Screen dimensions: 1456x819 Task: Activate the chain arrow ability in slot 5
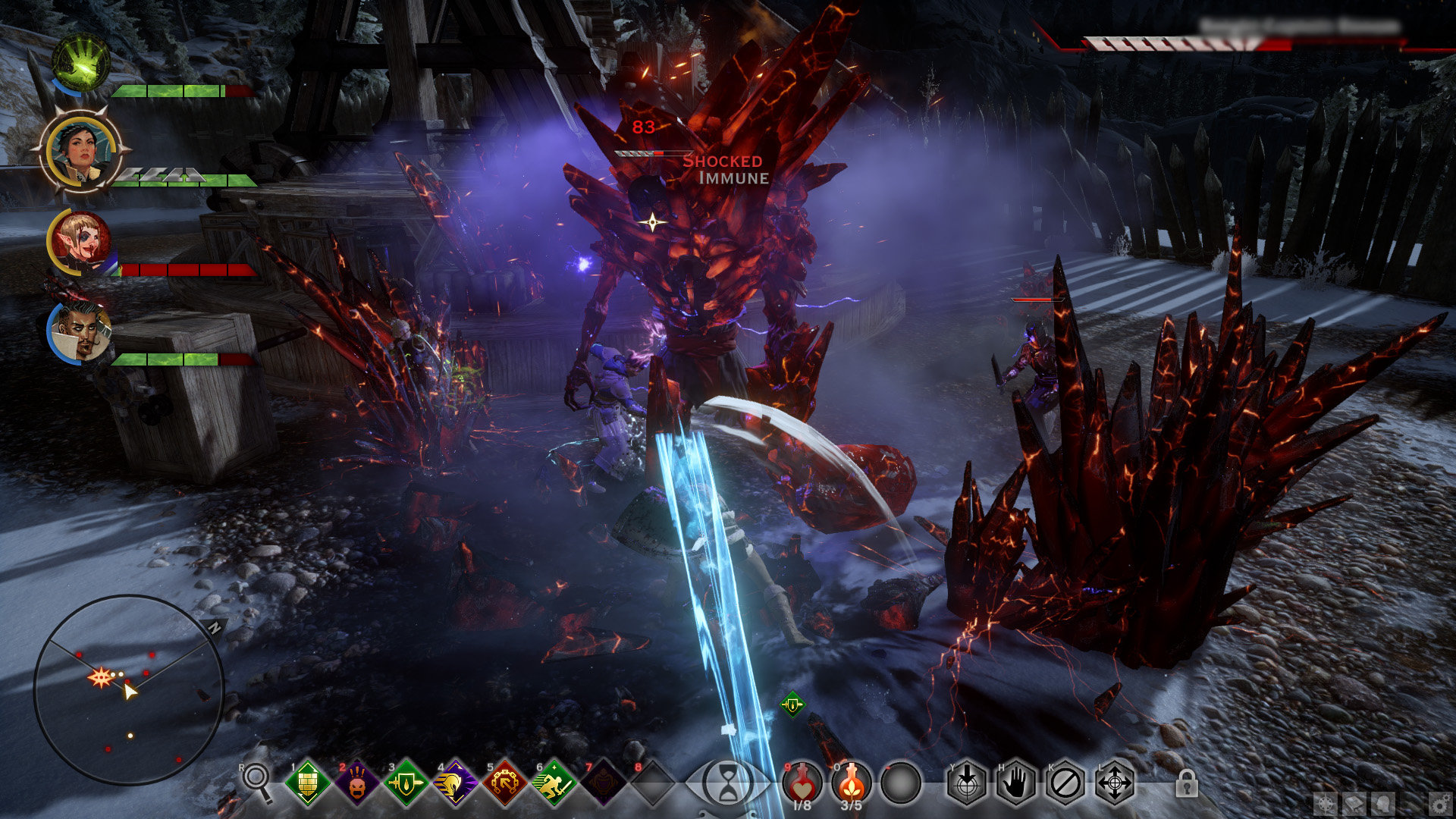(x=504, y=782)
